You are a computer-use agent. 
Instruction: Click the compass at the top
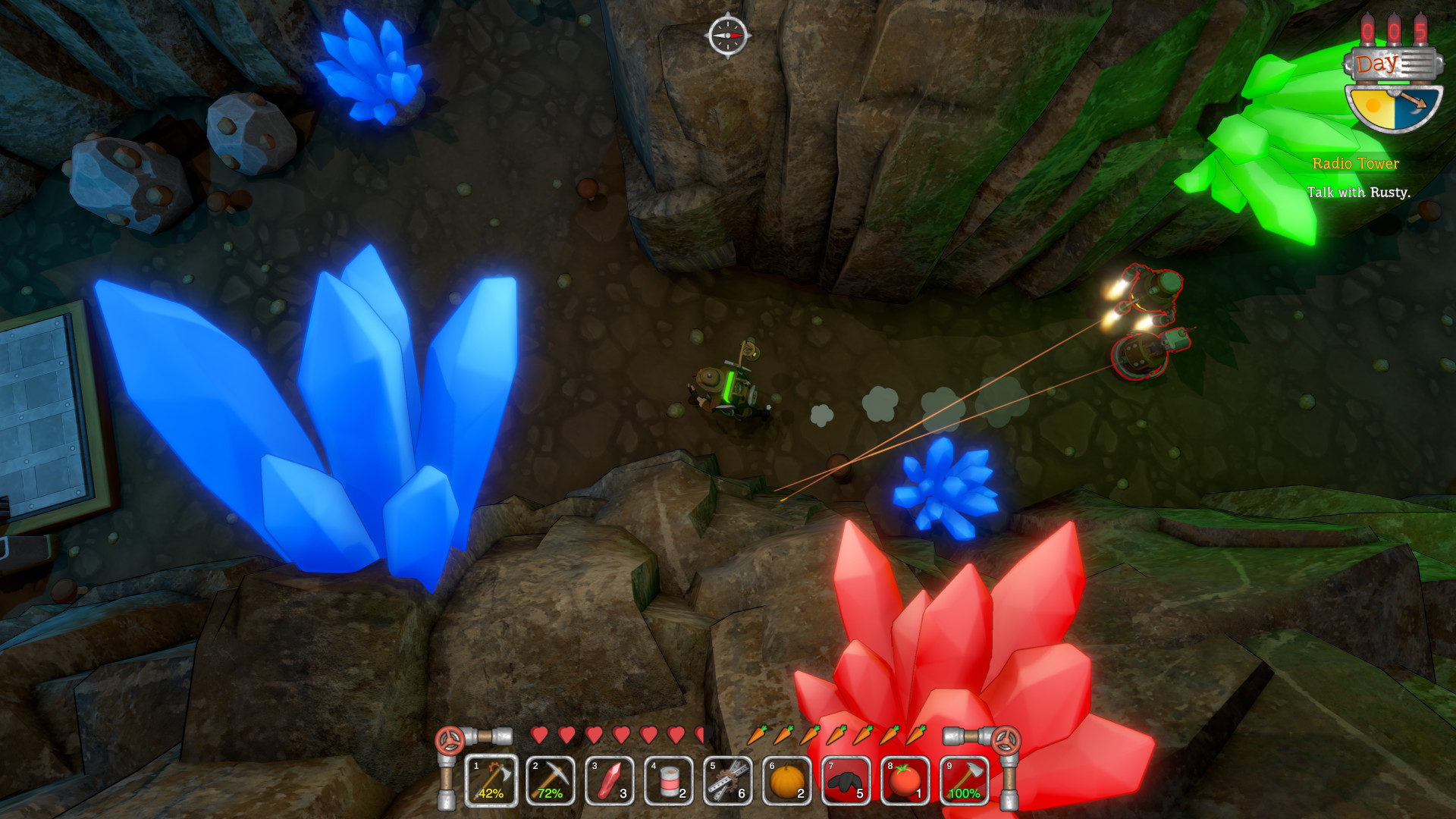pos(728,35)
